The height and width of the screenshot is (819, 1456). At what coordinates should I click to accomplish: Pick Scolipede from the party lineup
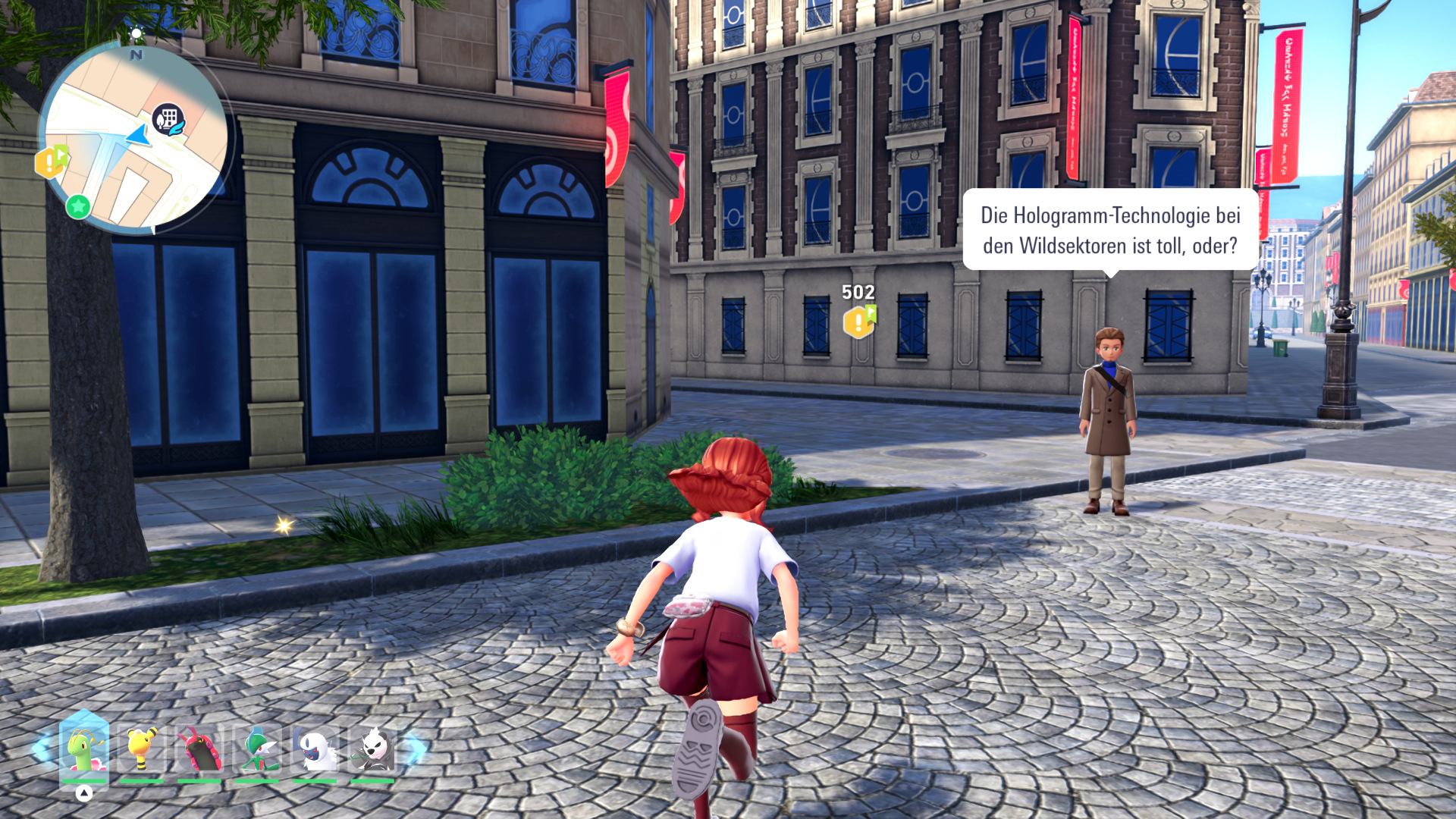tap(199, 749)
